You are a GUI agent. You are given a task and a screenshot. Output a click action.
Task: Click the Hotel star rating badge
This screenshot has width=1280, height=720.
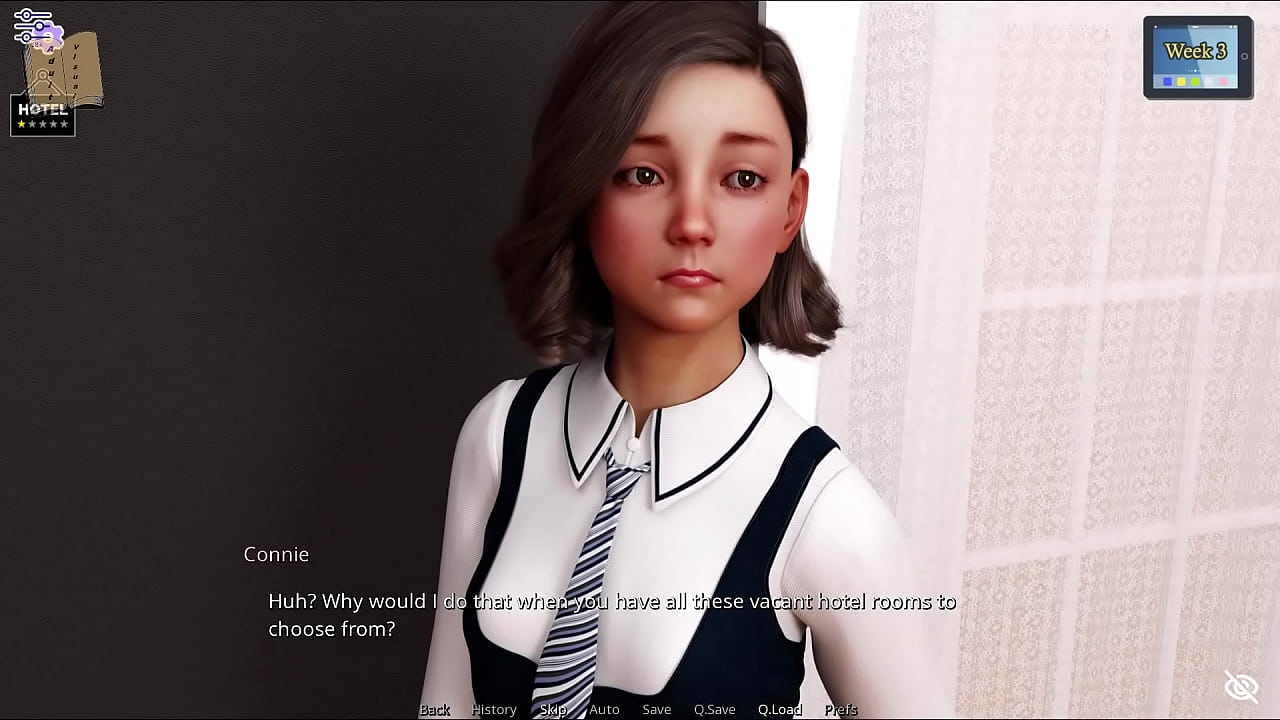[x=42, y=116]
